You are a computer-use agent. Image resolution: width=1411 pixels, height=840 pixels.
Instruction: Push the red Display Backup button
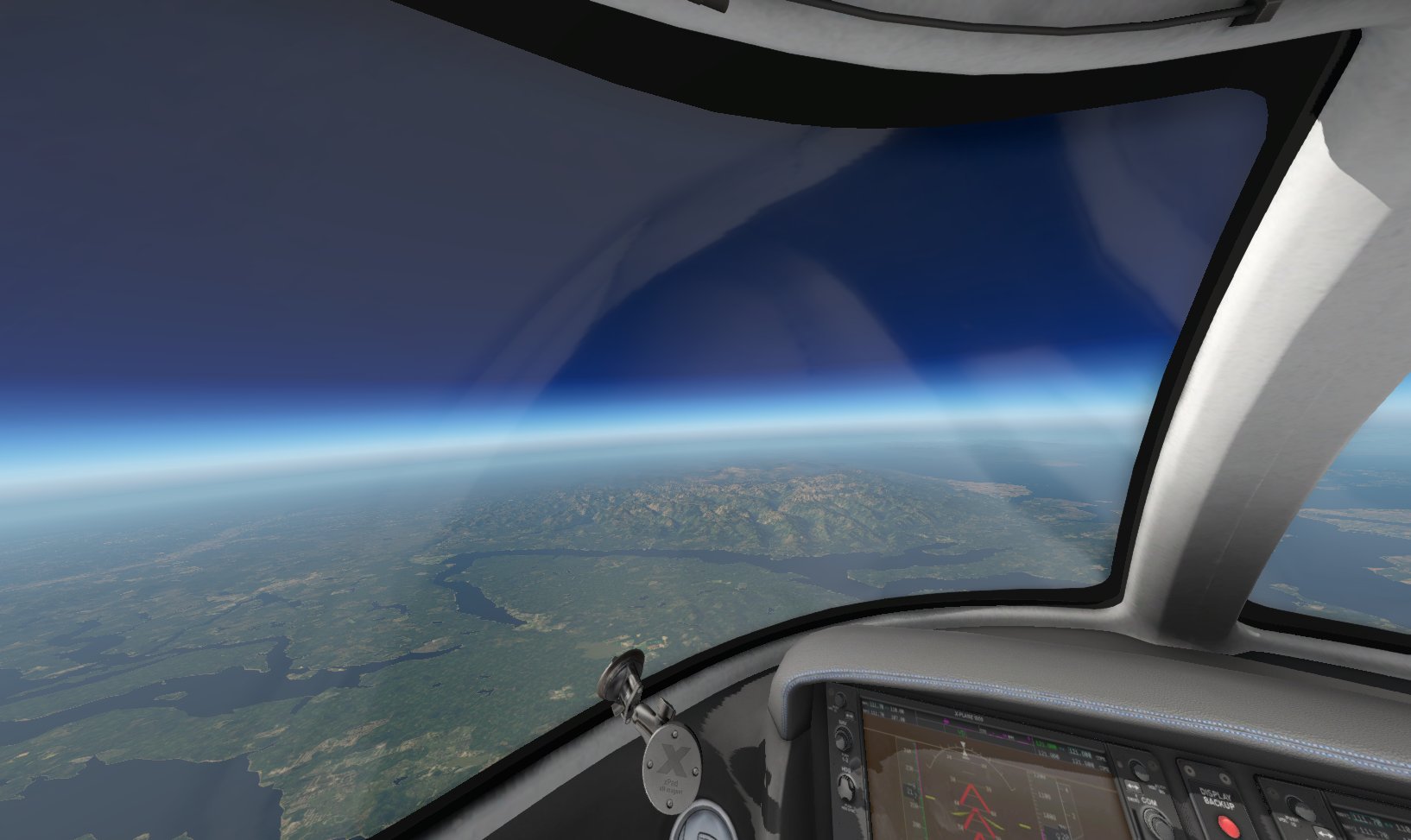[1229, 826]
